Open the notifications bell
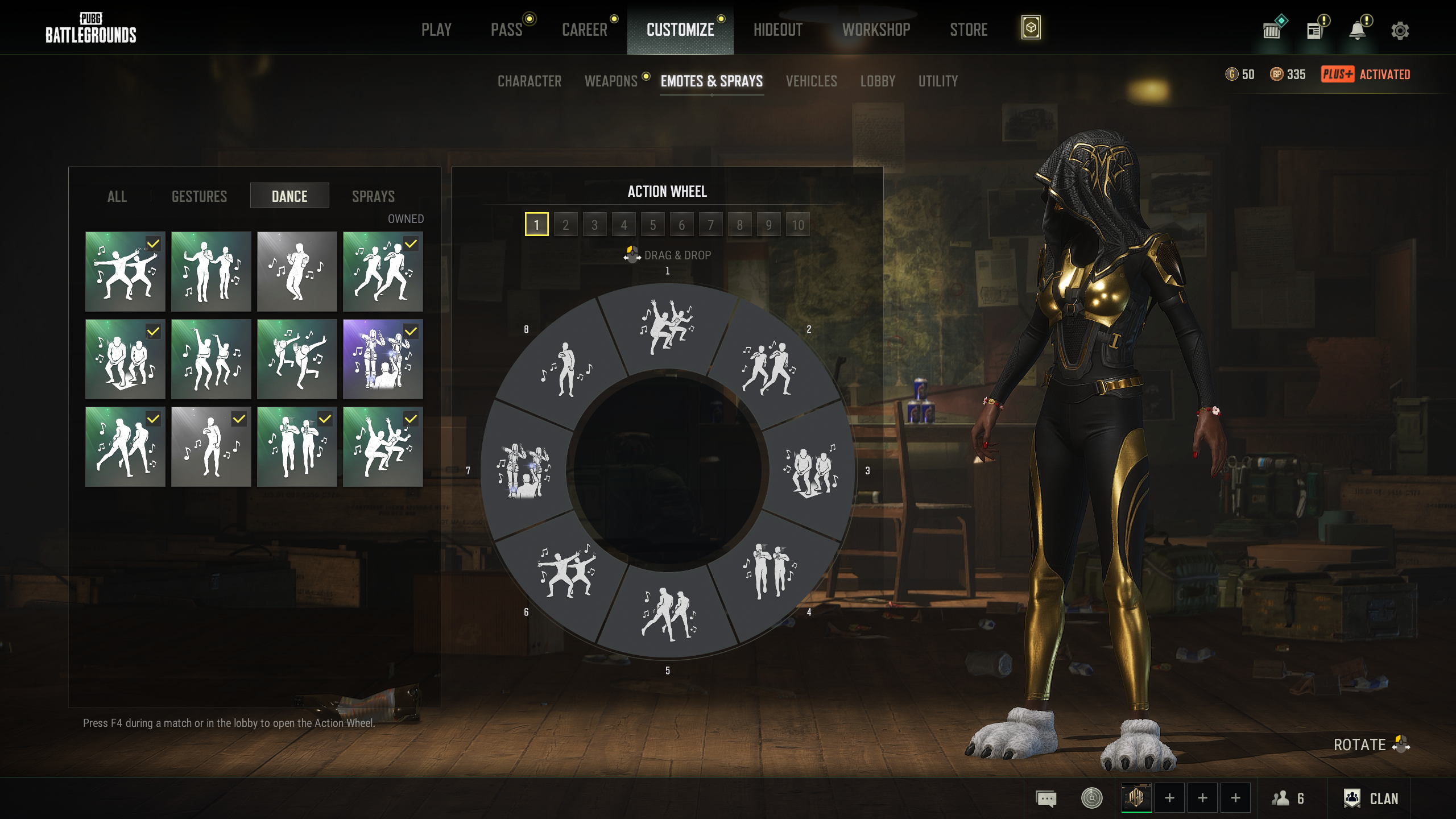The image size is (1456, 819). point(1358,30)
